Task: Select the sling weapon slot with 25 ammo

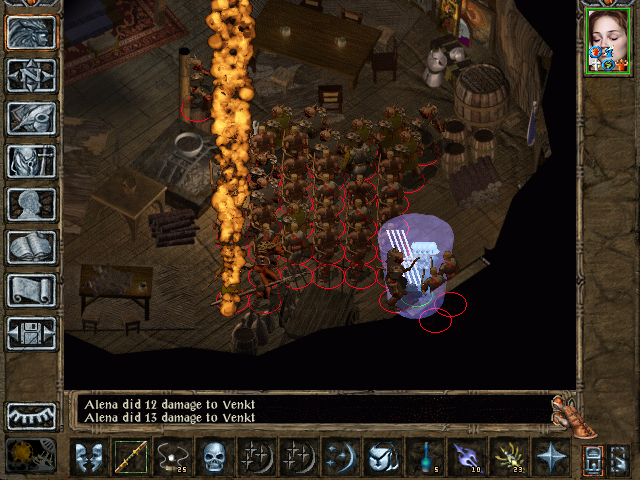Action: pos(173,457)
